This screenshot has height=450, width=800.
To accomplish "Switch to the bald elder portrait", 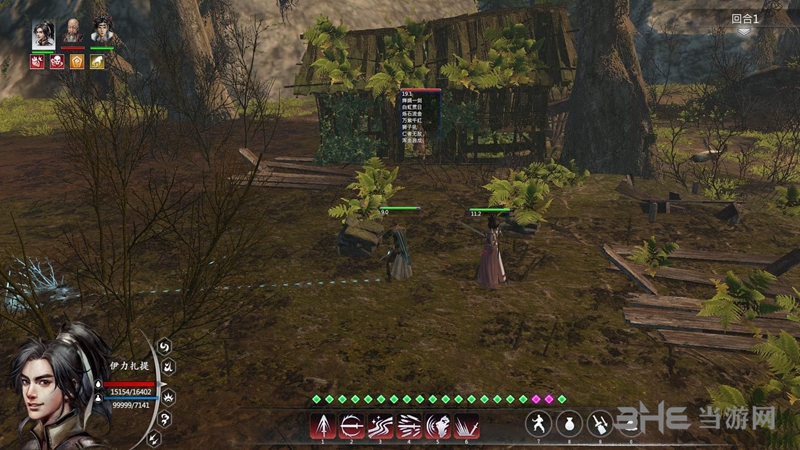I will [x=73, y=32].
